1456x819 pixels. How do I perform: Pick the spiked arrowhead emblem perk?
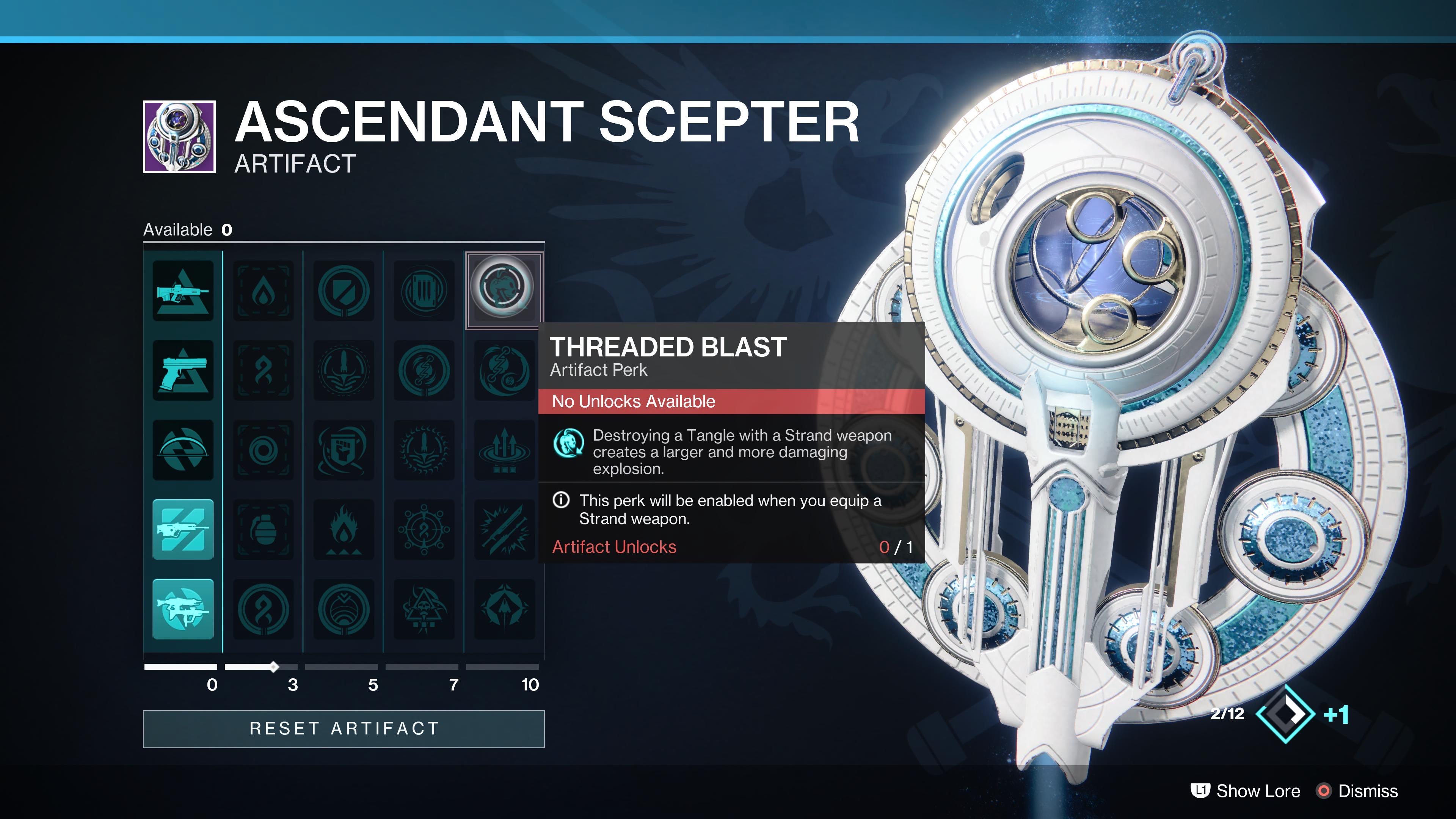point(504,609)
